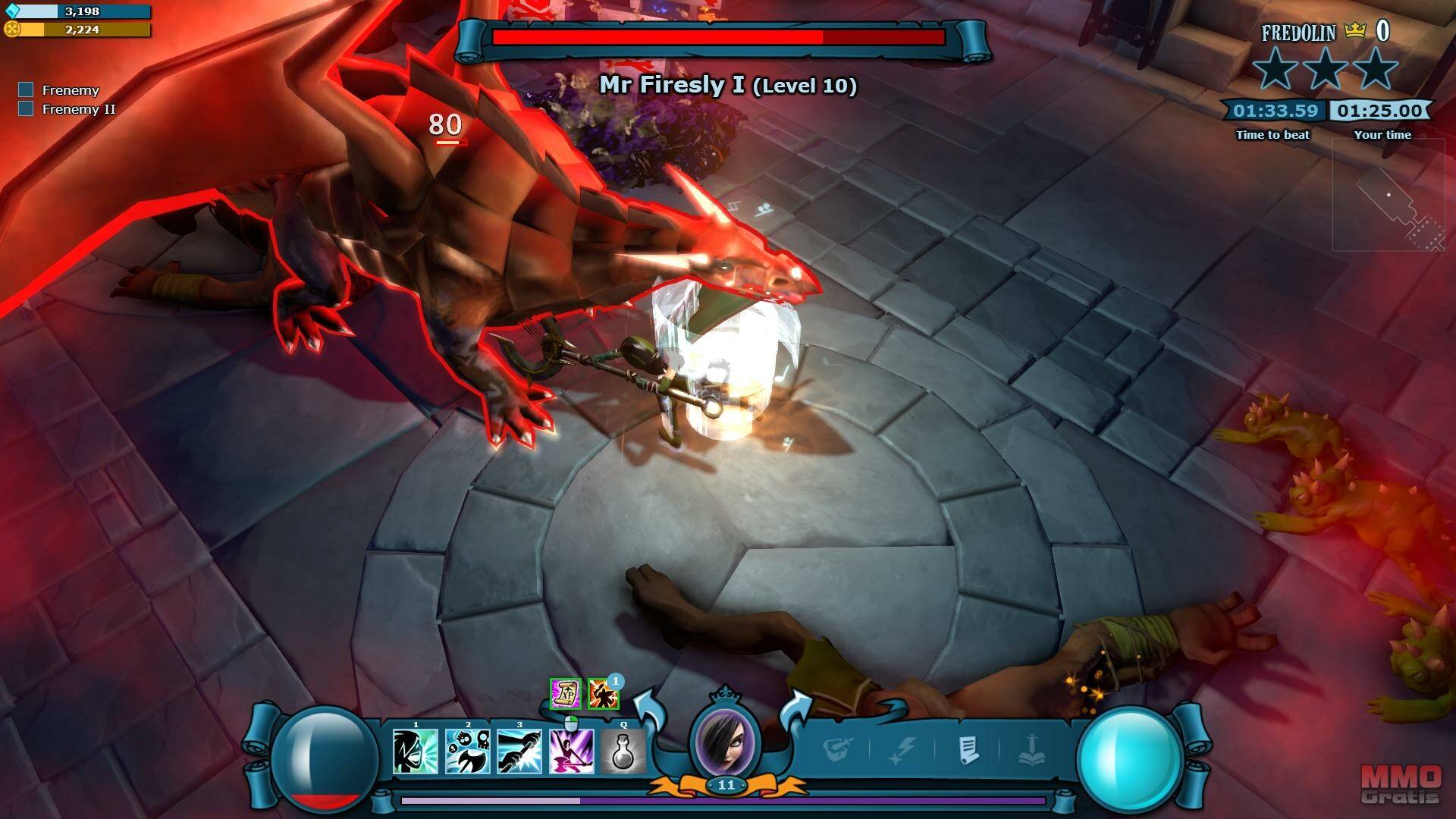Select the orange warrior buff icon
The image size is (1456, 819).
pos(603,693)
